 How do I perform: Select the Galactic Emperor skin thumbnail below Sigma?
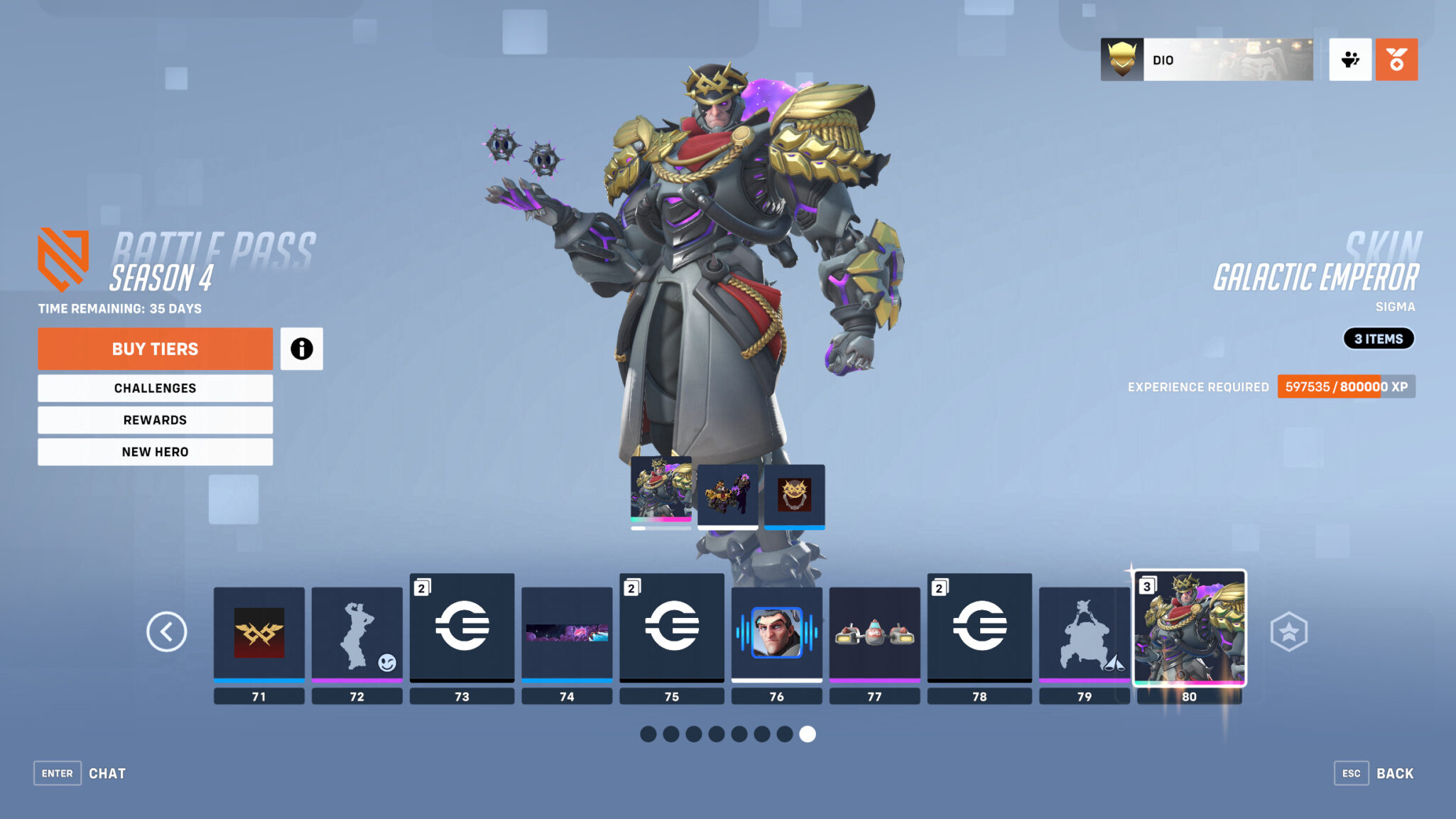tap(660, 494)
